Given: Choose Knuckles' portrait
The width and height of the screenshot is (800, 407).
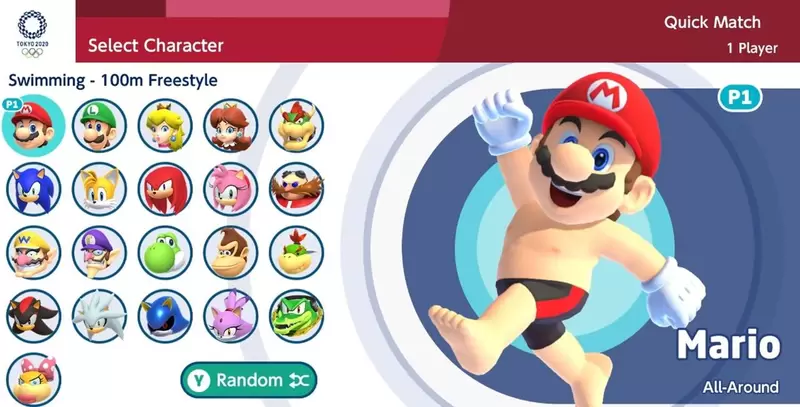Looking at the screenshot, I should coord(165,189).
